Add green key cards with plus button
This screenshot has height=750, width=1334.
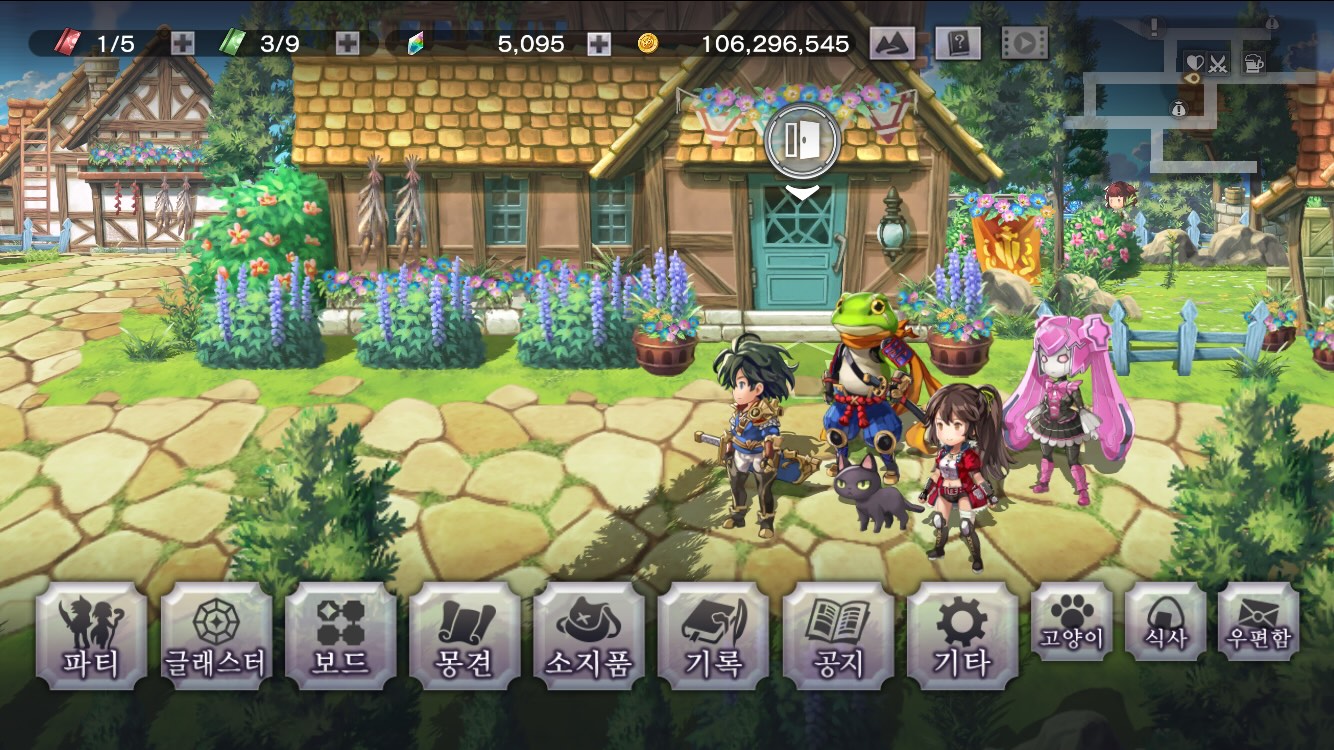point(347,43)
